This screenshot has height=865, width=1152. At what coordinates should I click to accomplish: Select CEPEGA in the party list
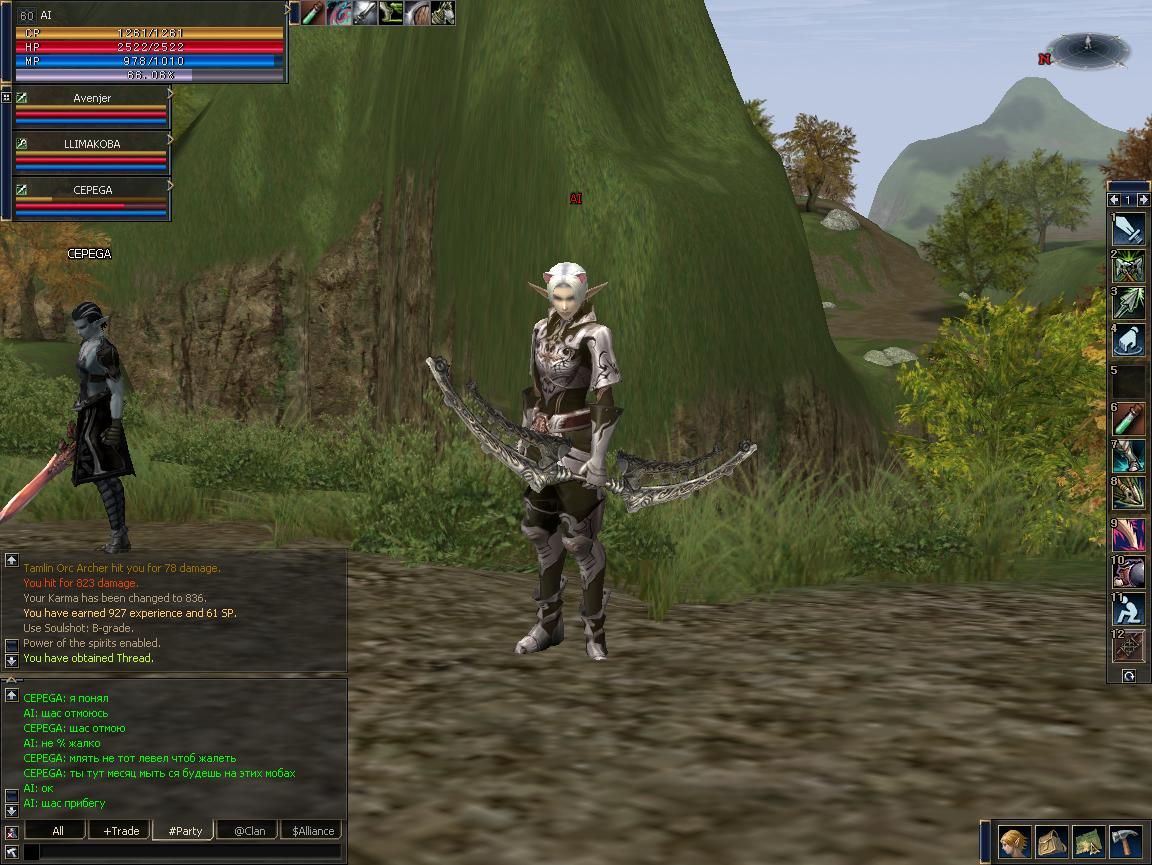92,190
